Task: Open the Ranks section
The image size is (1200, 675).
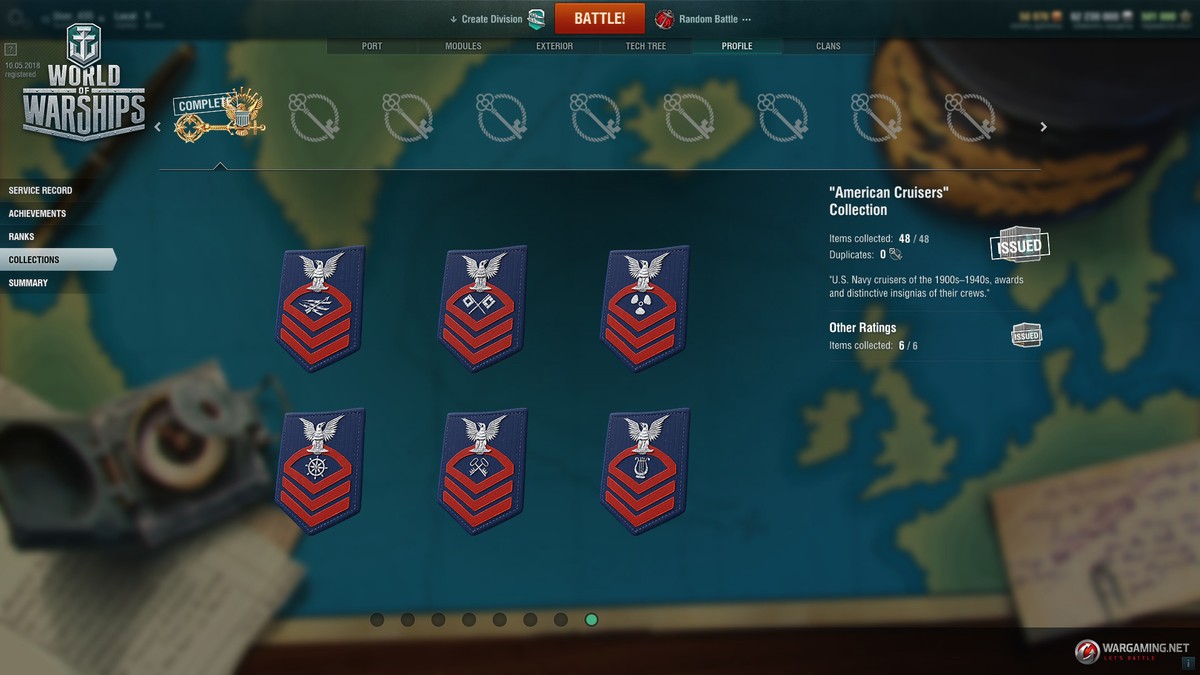Action: [22, 237]
